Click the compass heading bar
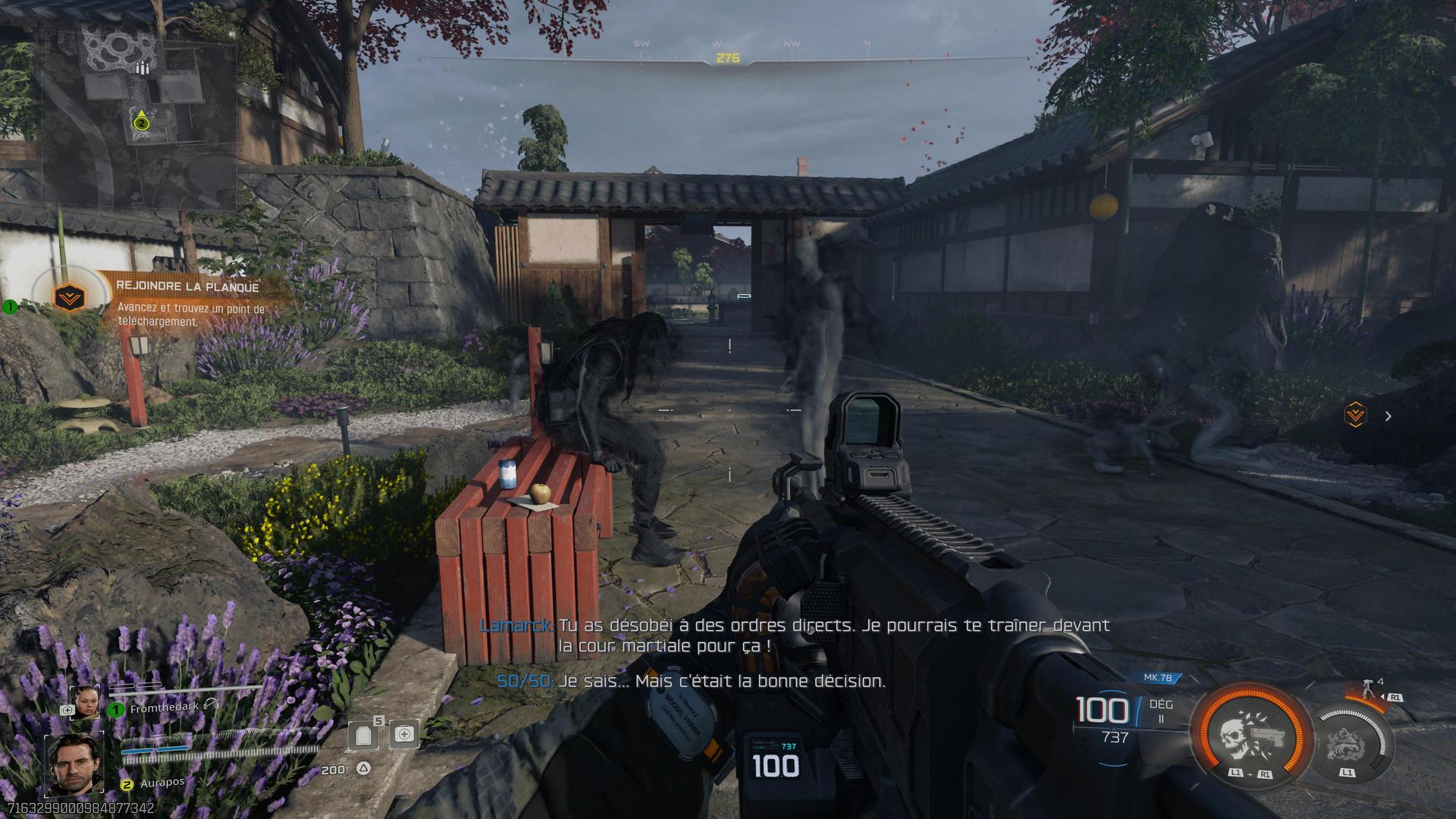This screenshot has height=819, width=1456. tap(727, 58)
